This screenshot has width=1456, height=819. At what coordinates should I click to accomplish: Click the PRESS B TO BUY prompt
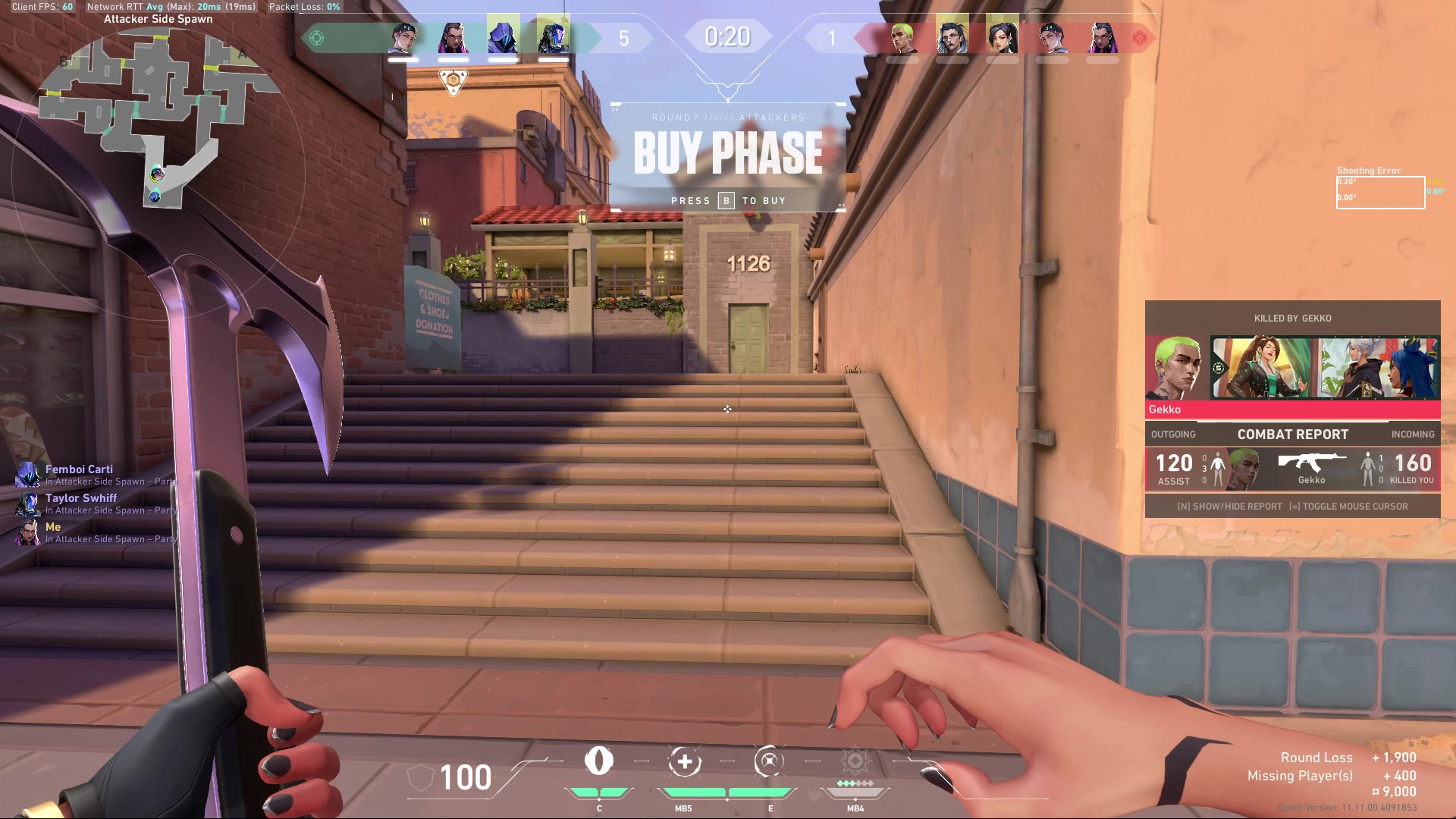(x=729, y=200)
